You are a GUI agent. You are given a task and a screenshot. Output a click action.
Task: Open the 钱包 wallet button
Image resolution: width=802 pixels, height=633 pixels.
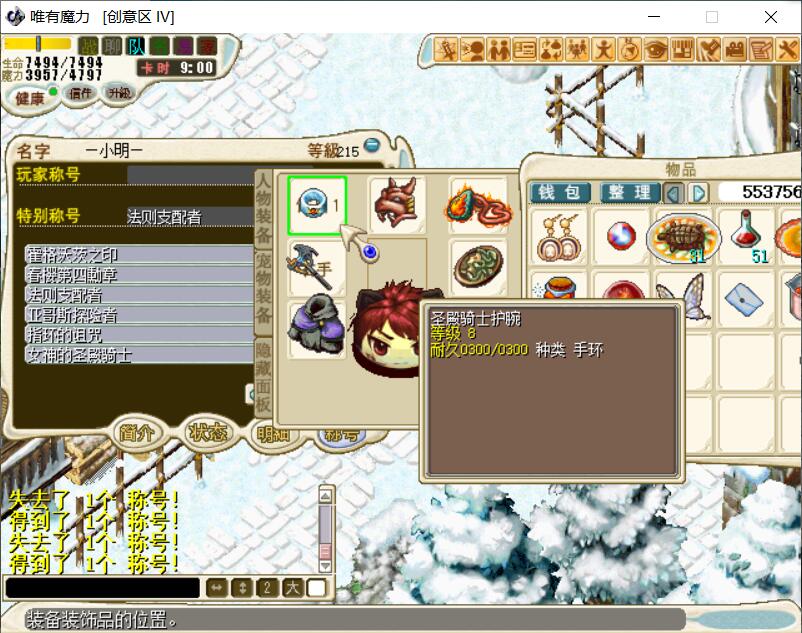point(560,192)
